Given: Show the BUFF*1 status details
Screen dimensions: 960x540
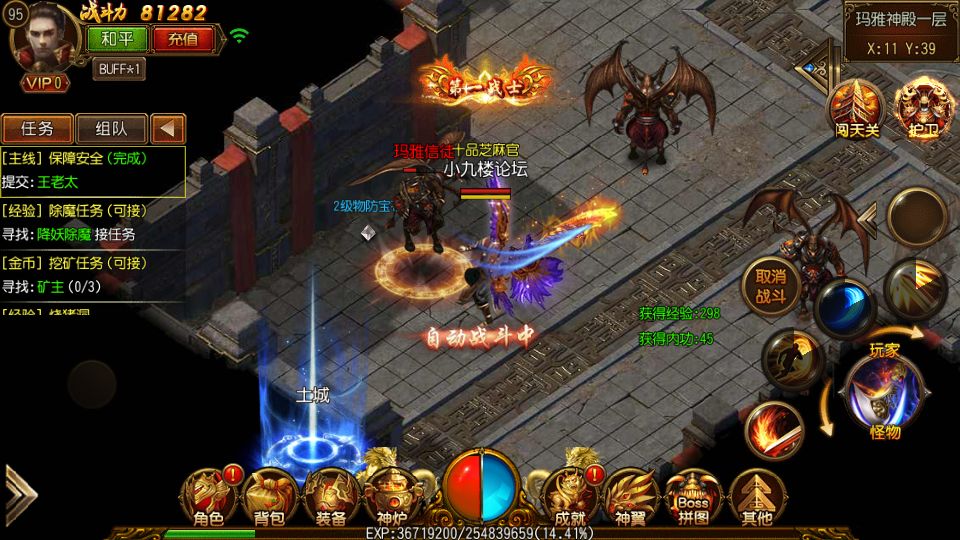Looking at the screenshot, I should [120, 69].
